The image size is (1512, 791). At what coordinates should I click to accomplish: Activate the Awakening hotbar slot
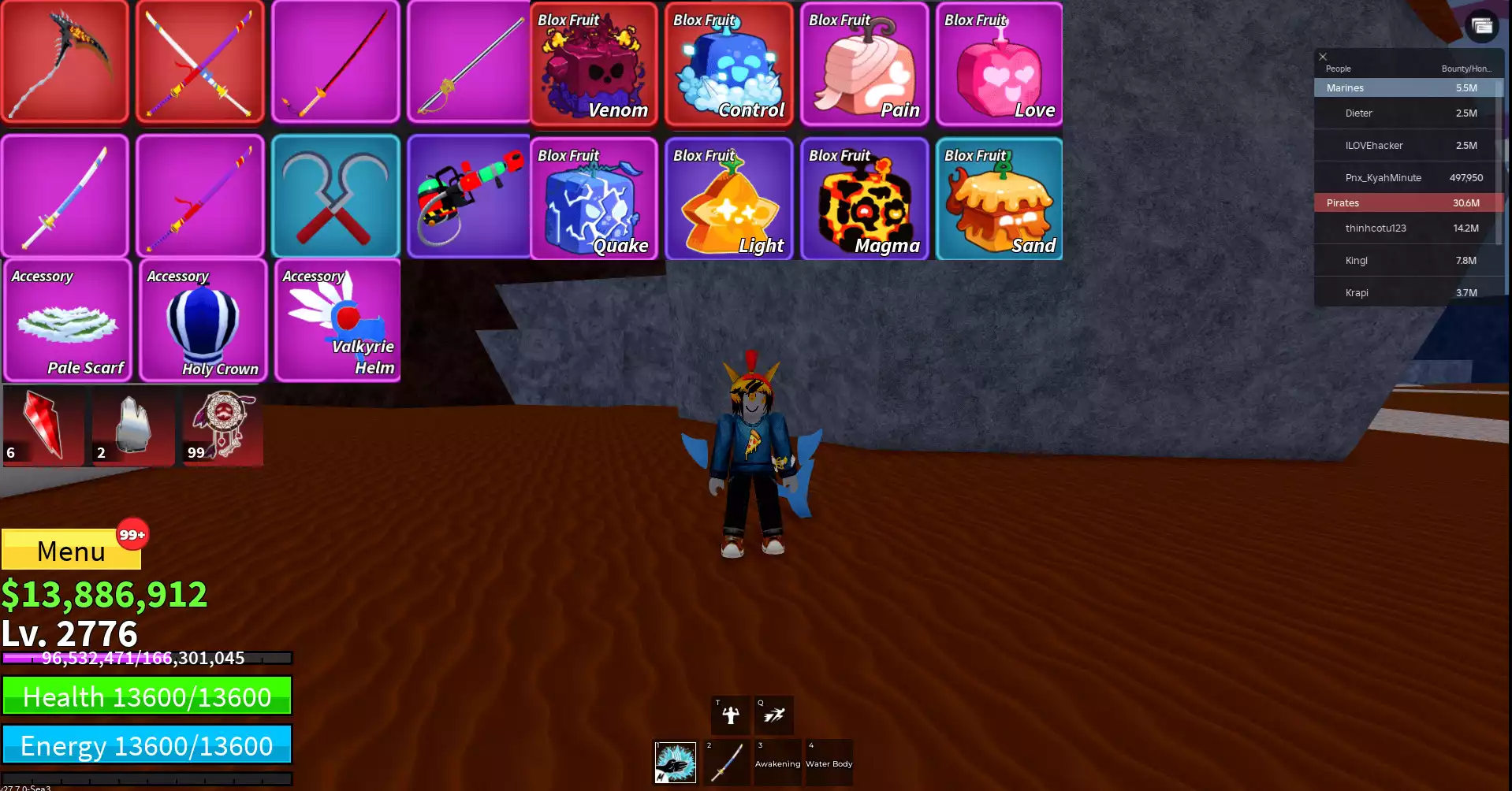pyautogui.click(x=777, y=762)
